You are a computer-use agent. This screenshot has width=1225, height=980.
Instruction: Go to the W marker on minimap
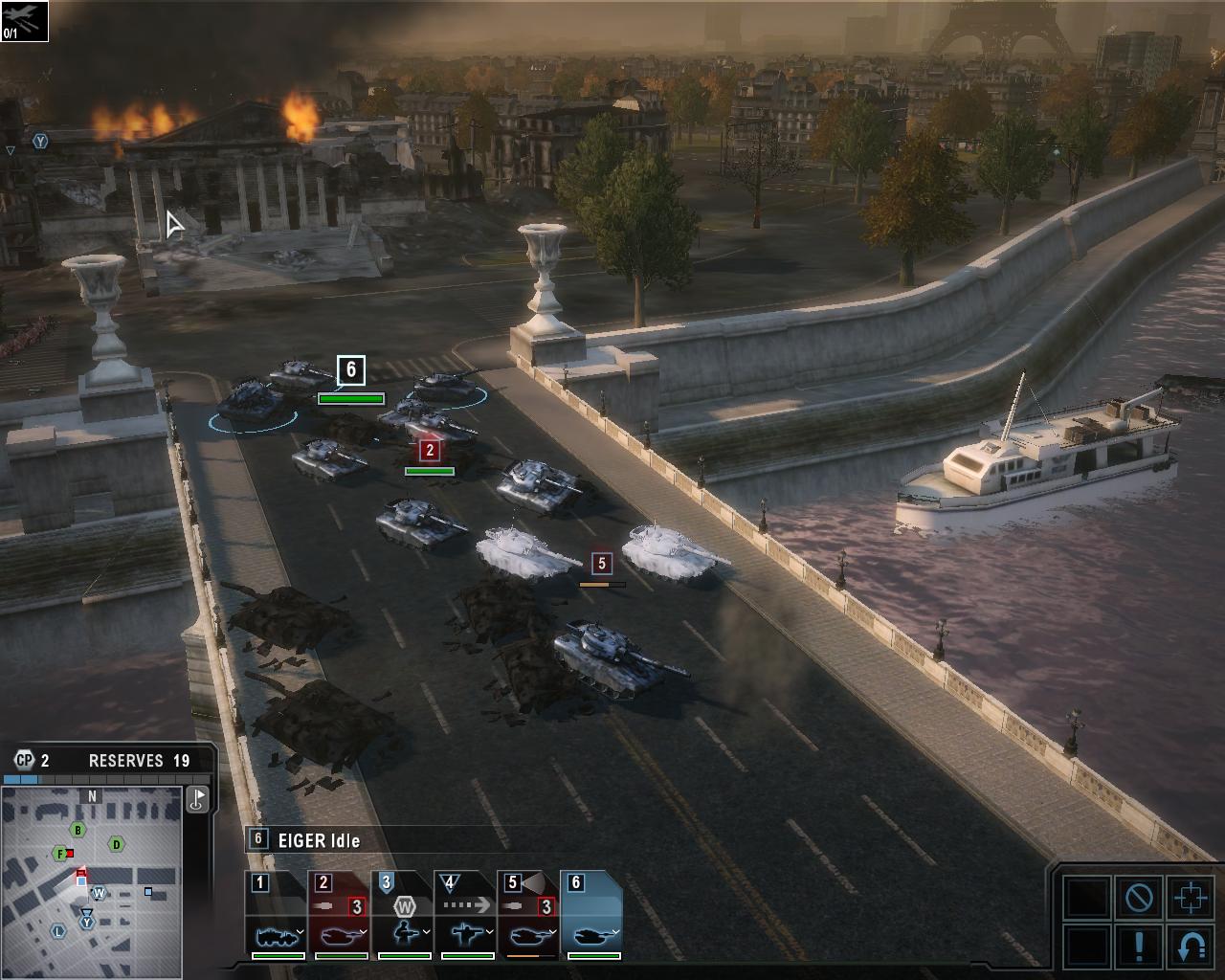point(98,893)
